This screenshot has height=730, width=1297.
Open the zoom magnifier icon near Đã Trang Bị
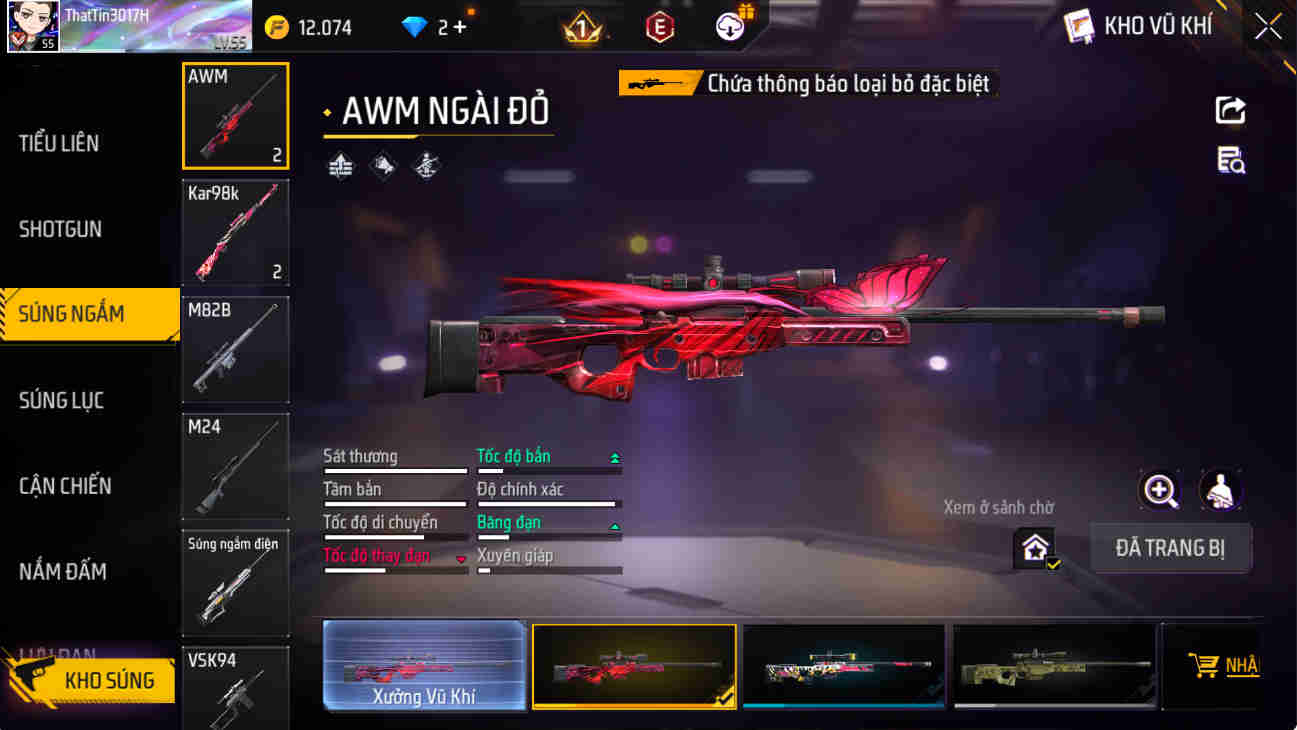point(1161,490)
